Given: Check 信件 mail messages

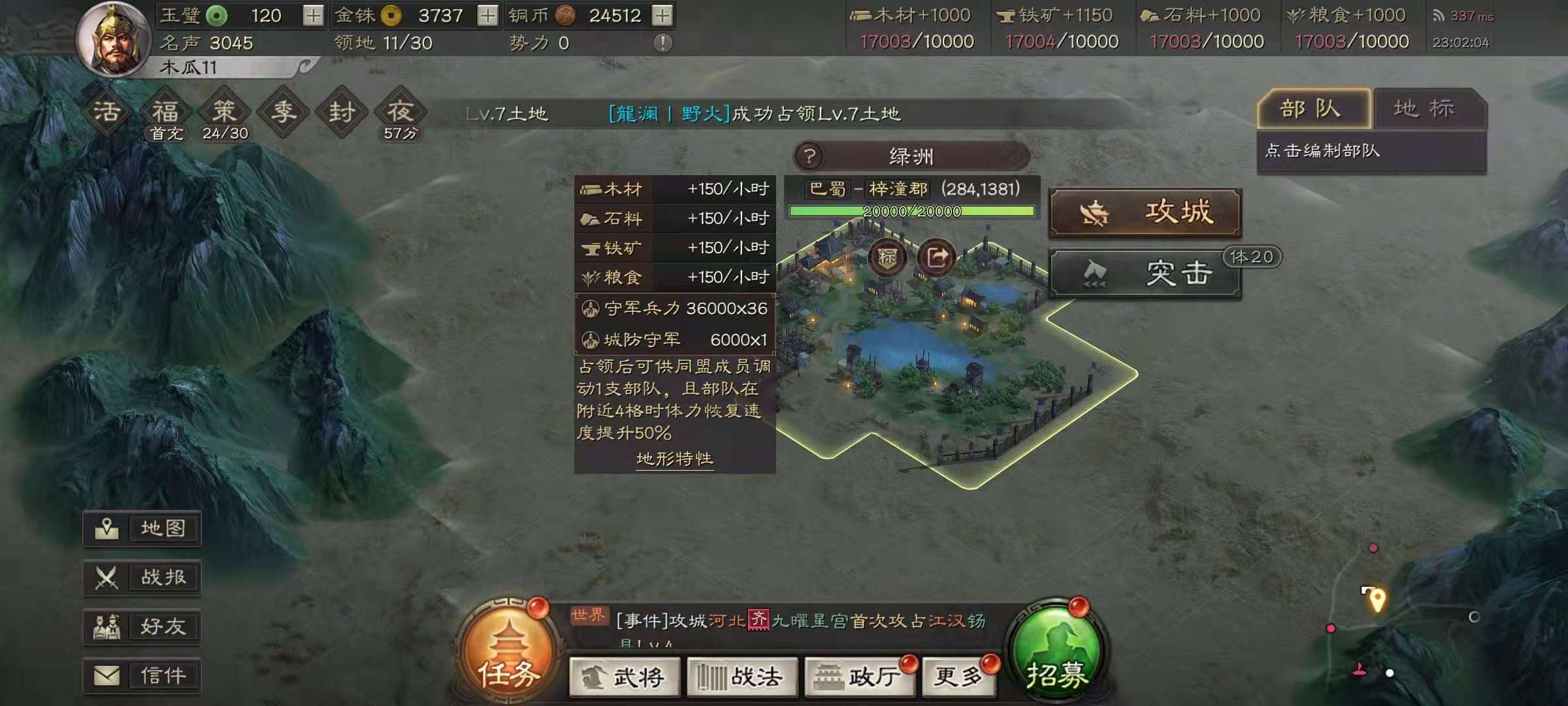Looking at the screenshot, I should coord(142,675).
